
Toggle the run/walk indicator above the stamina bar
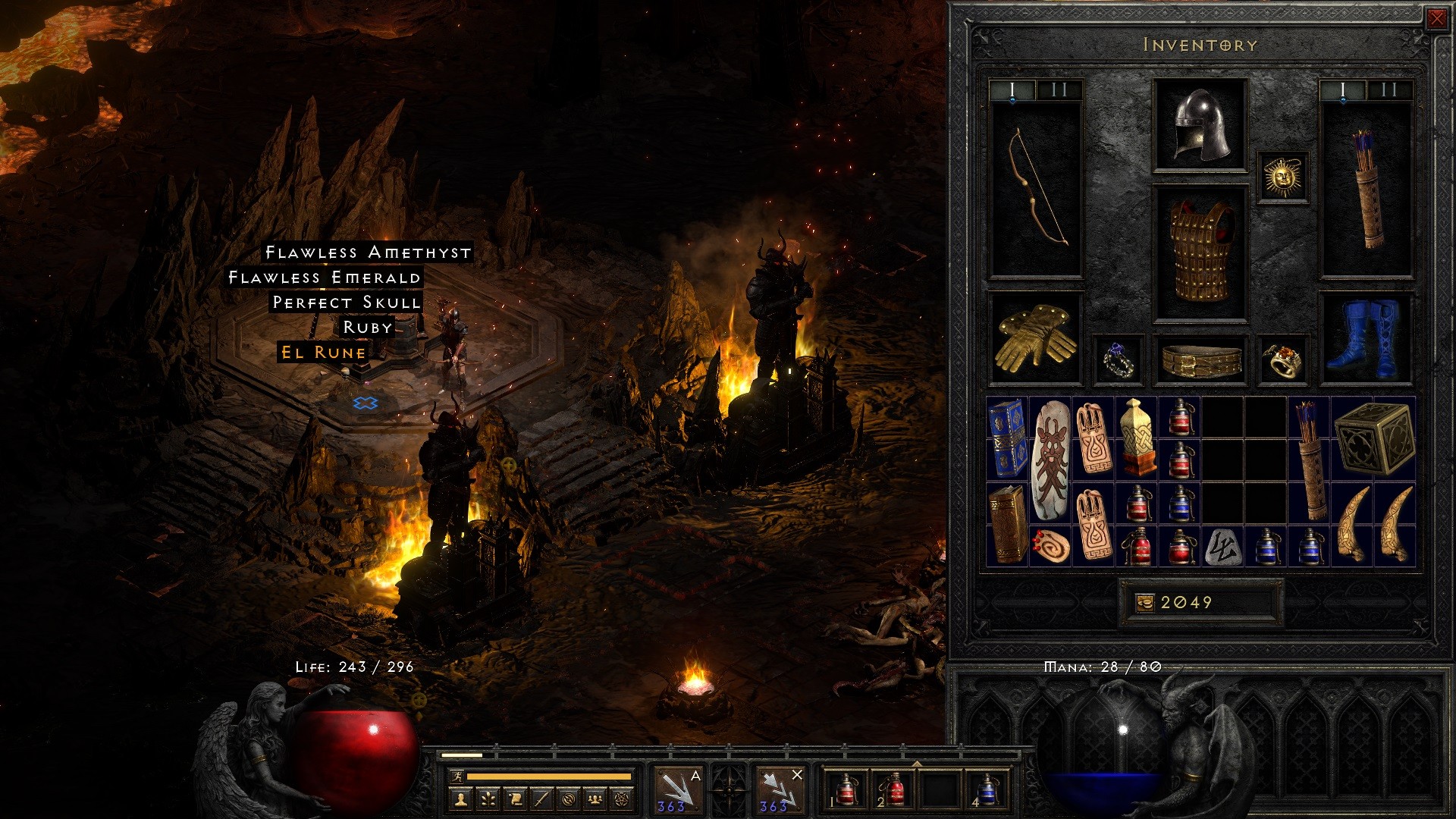pyautogui.click(x=458, y=778)
